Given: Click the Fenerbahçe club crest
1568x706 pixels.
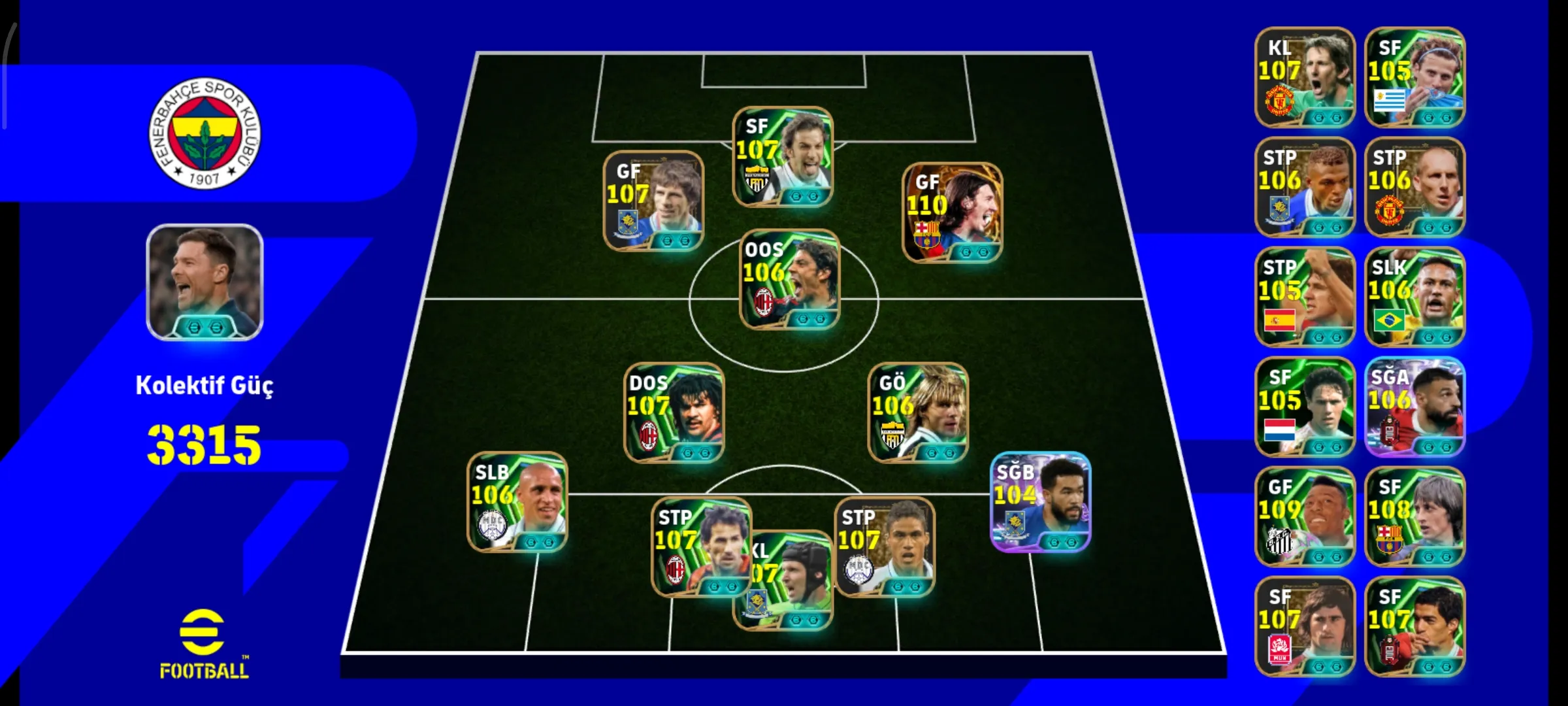Looking at the screenshot, I should click(204, 133).
